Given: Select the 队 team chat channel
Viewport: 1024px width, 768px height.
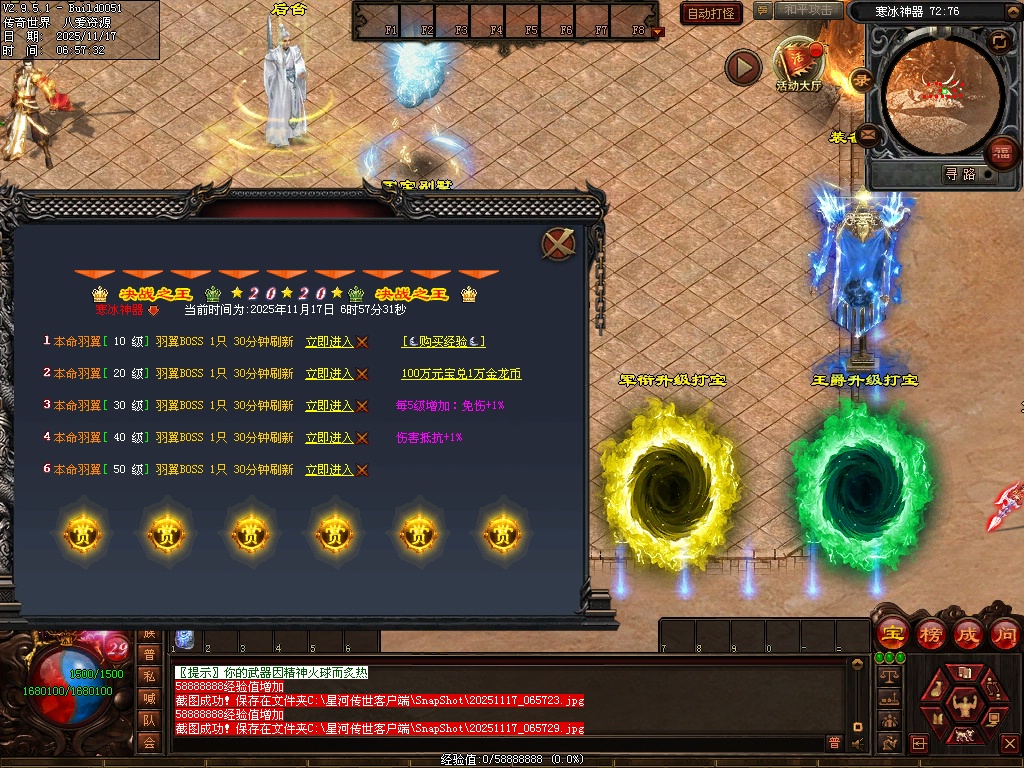Looking at the screenshot, I should click(x=149, y=720).
